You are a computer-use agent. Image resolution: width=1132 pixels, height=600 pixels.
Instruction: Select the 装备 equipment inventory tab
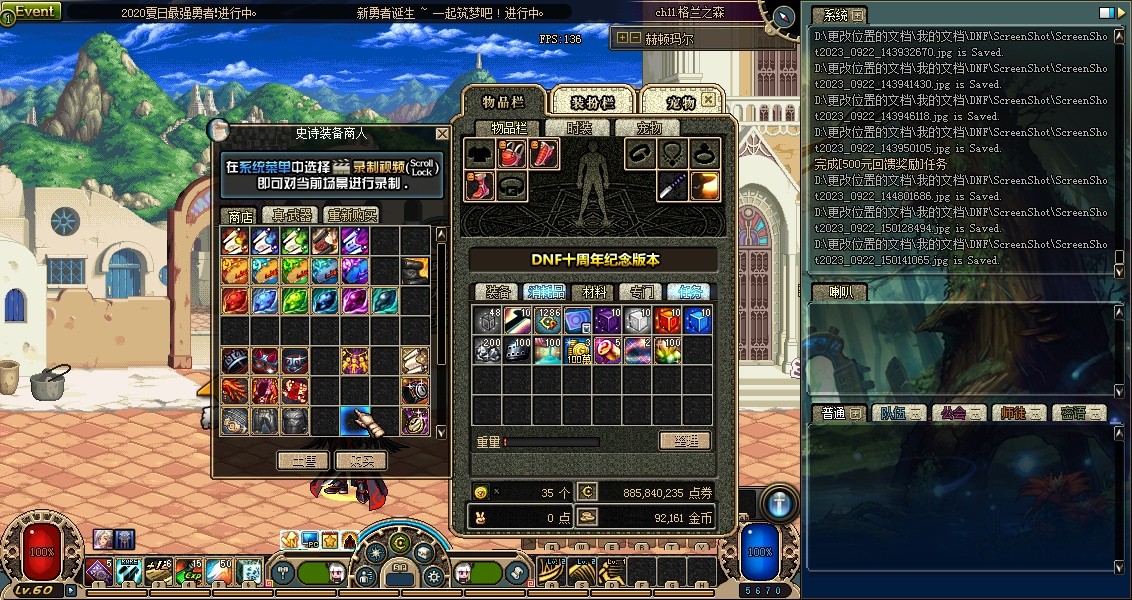[x=498, y=292]
